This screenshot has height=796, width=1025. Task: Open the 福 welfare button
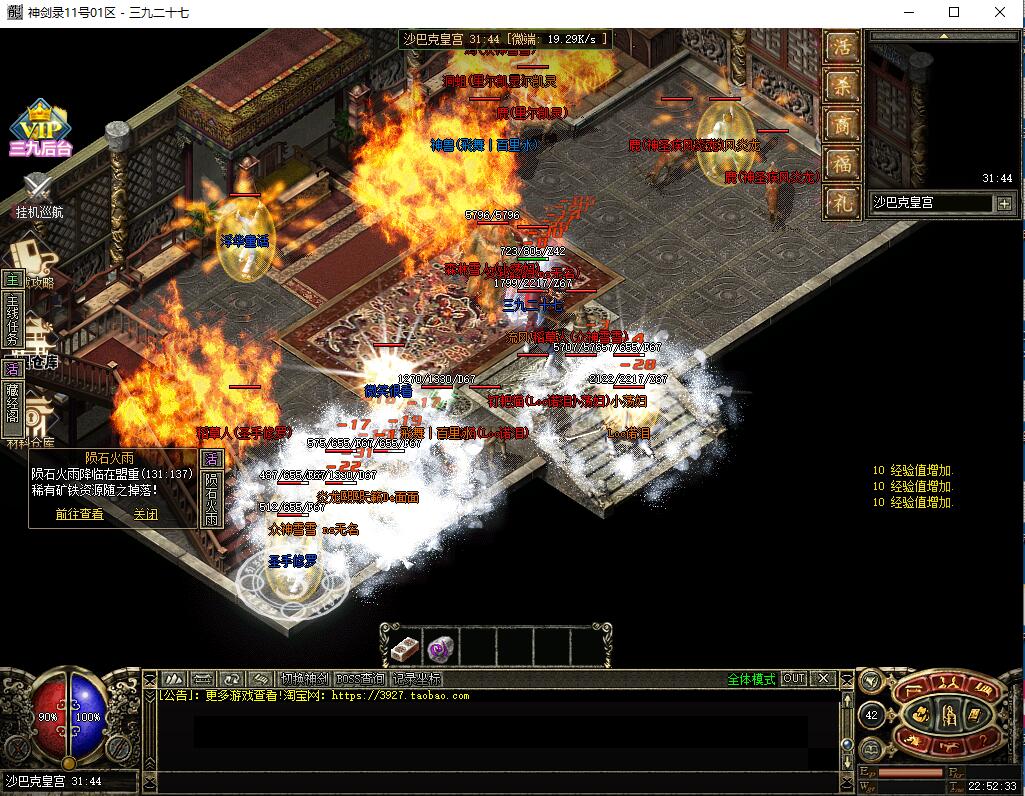tap(842, 163)
